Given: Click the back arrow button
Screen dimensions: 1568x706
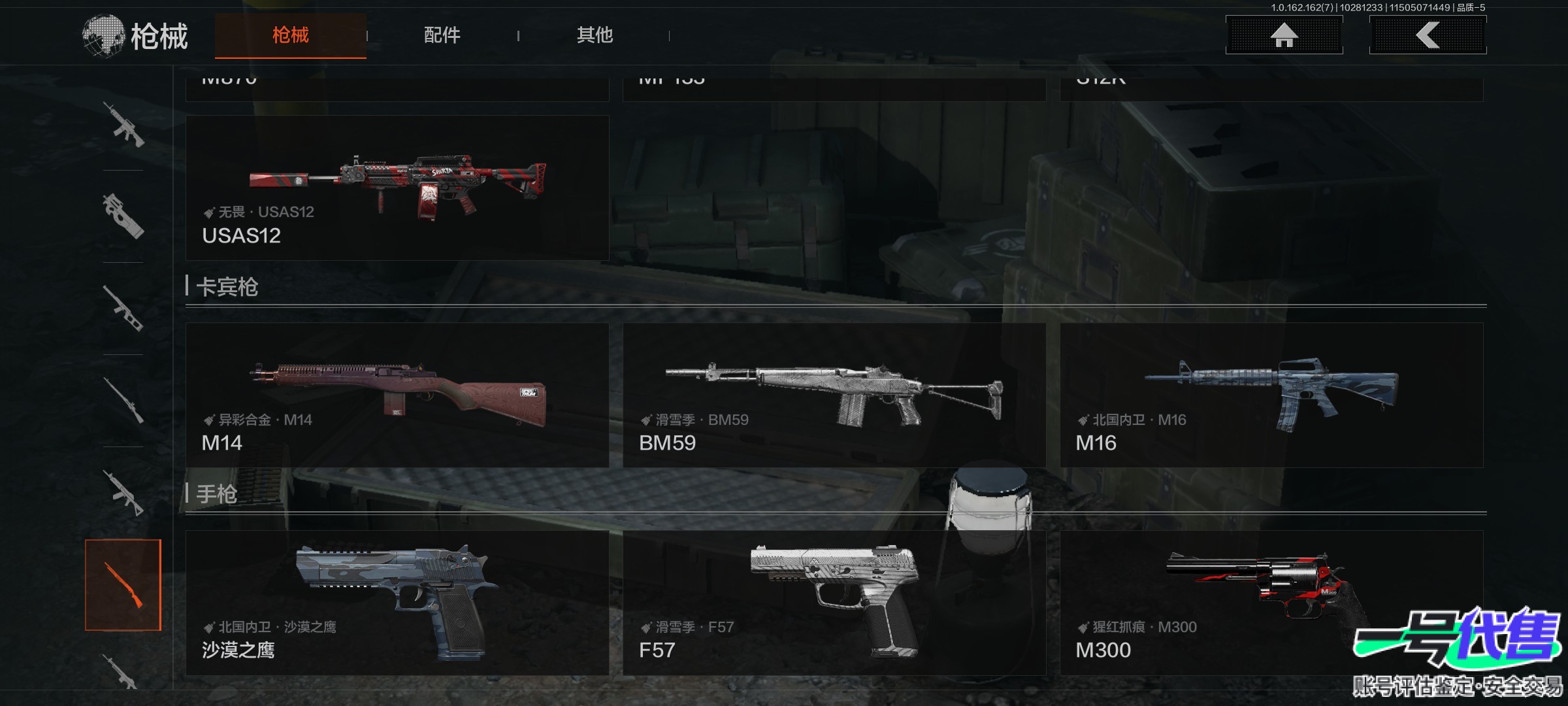Looking at the screenshot, I should (1428, 35).
